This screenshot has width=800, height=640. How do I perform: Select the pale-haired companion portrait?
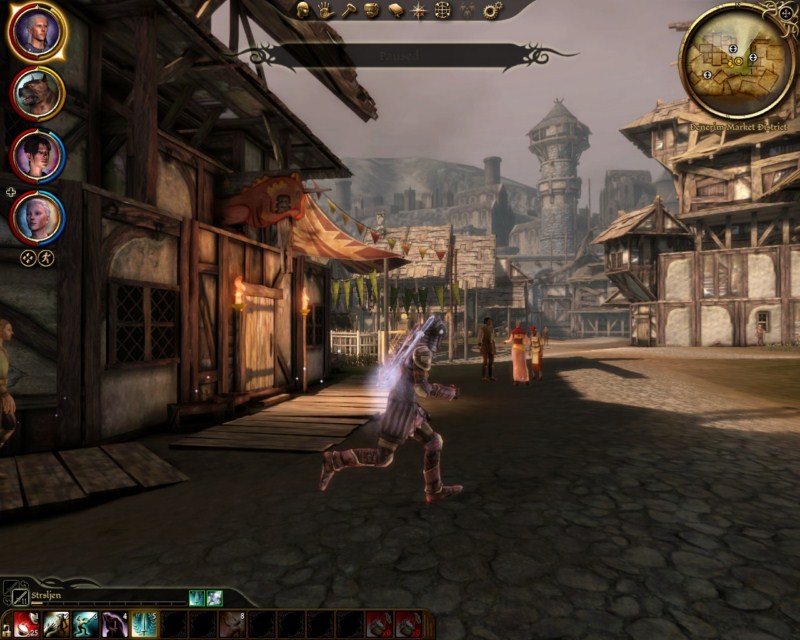(38, 217)
